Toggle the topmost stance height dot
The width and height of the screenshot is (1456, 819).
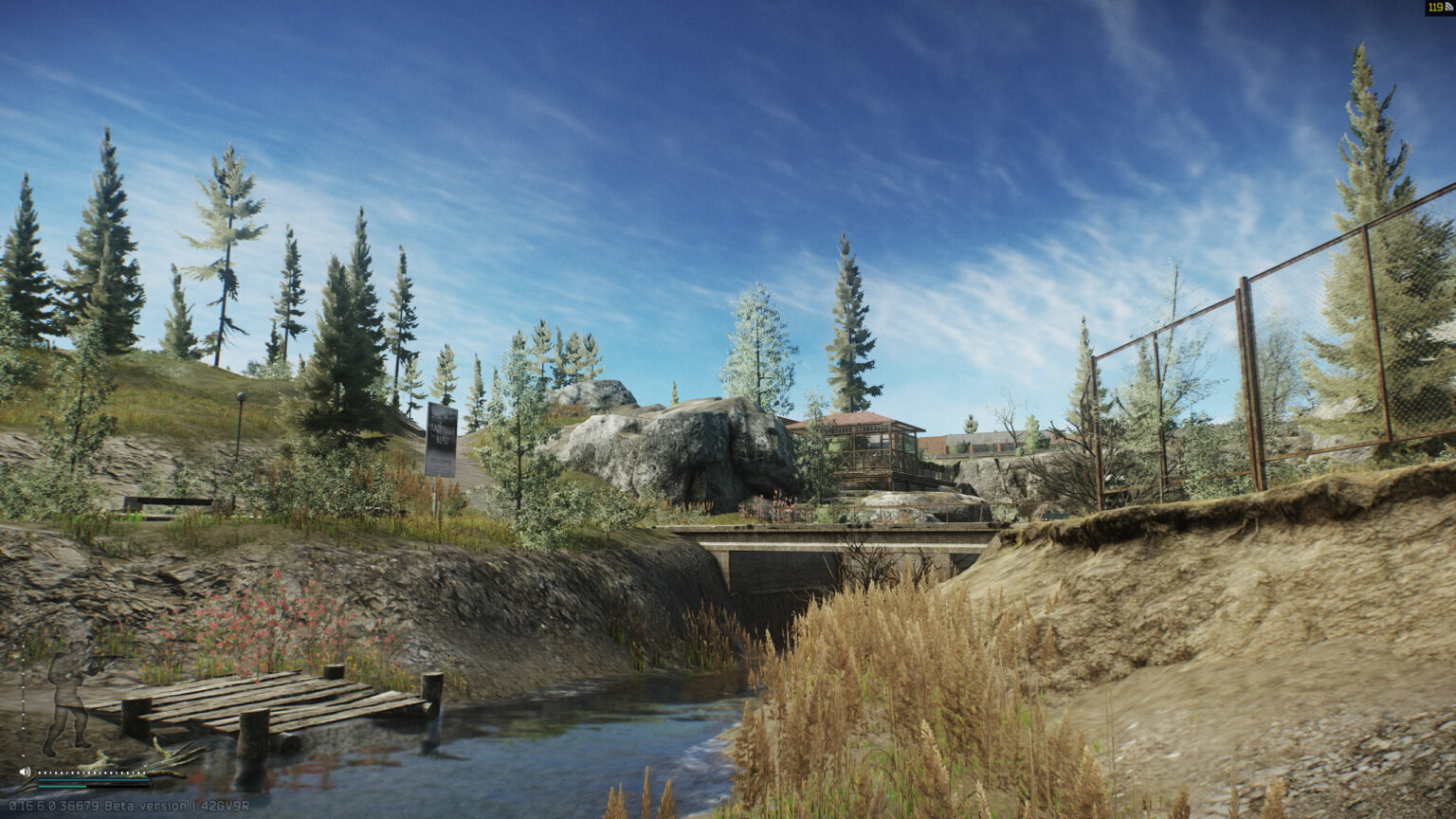(x=24, y=646)
